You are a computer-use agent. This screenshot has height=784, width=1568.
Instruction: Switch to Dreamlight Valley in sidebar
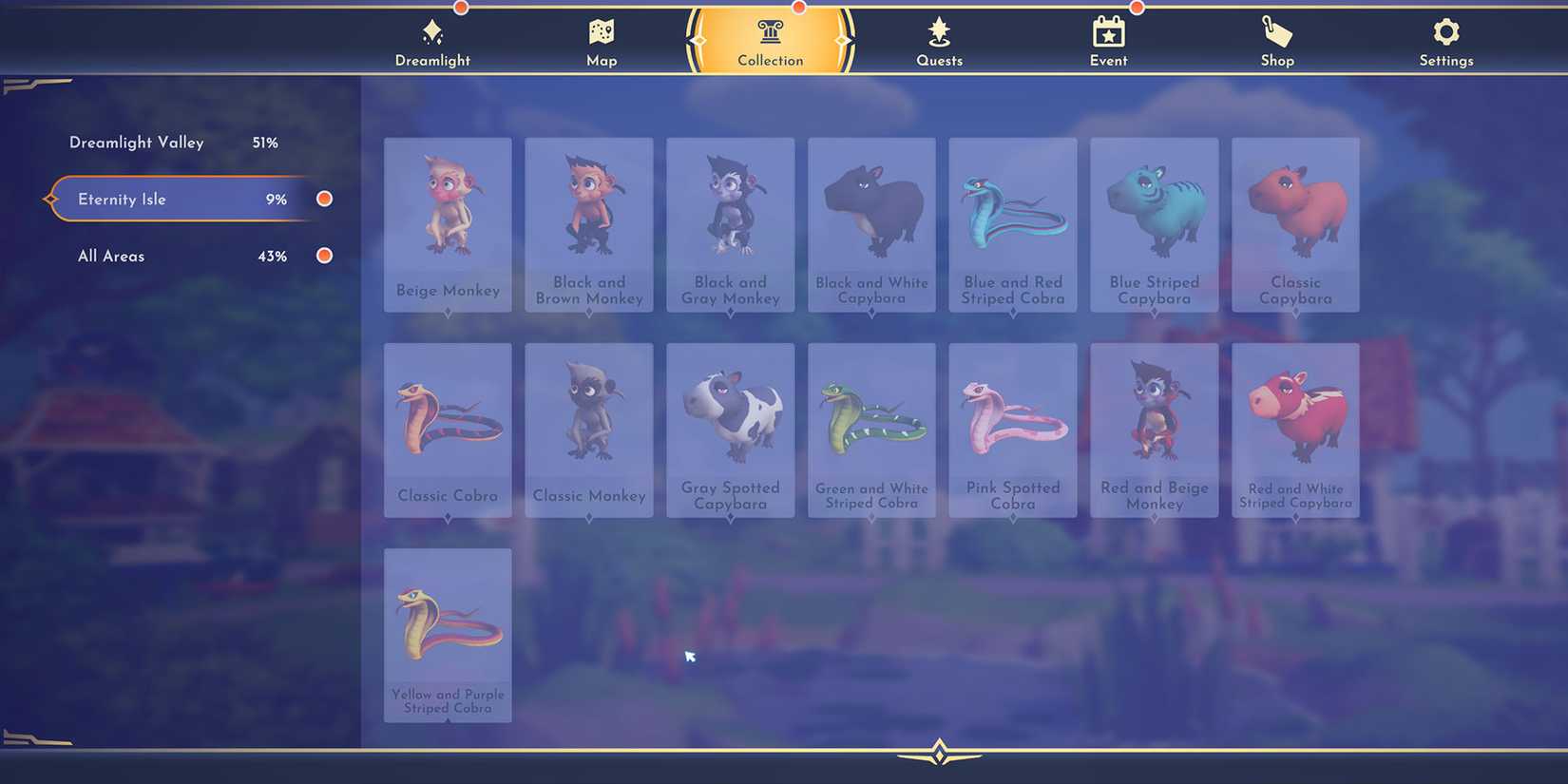(136, 143)
